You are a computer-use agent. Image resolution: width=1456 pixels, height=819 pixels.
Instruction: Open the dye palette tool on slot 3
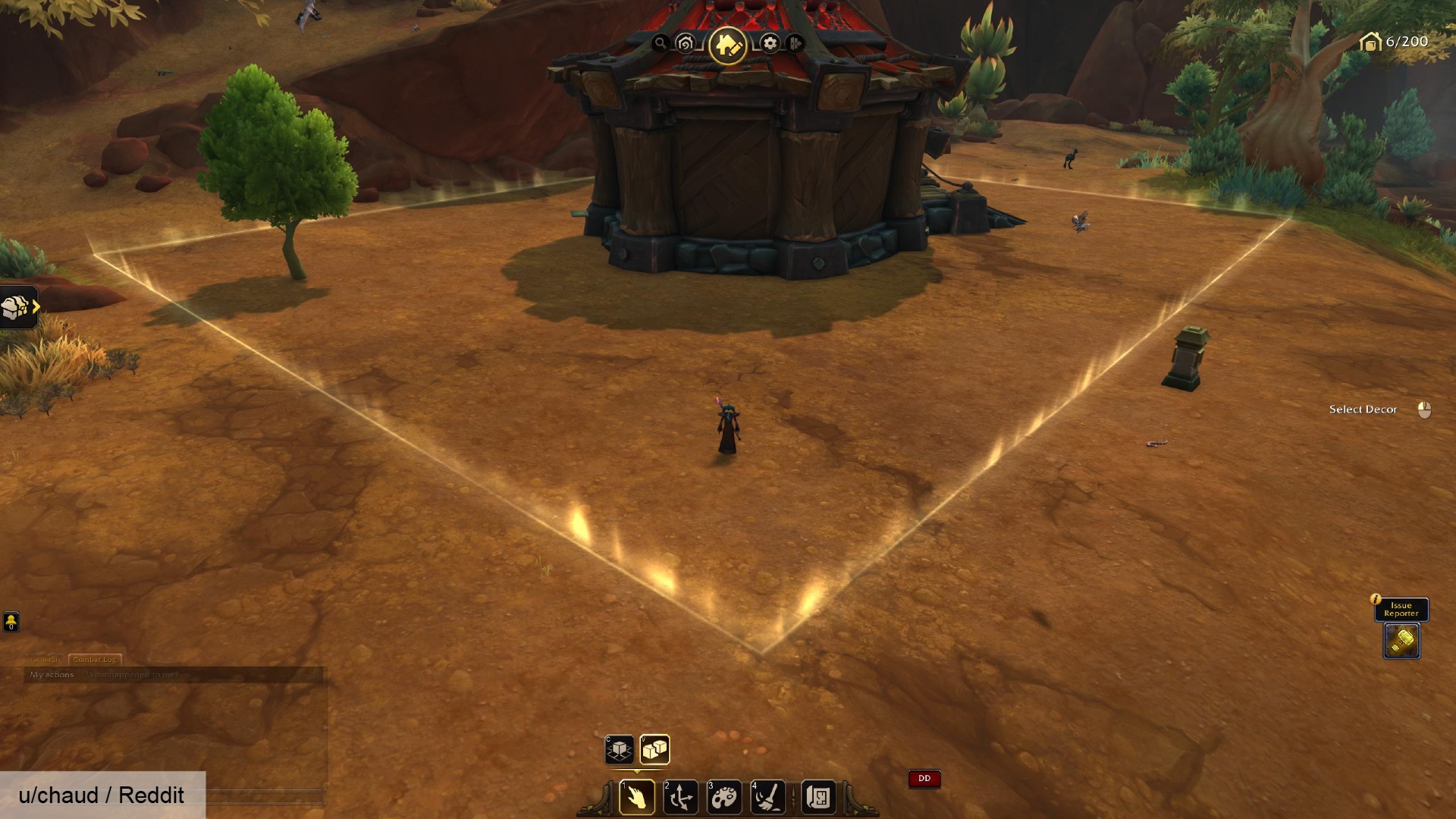click(726, 798)
